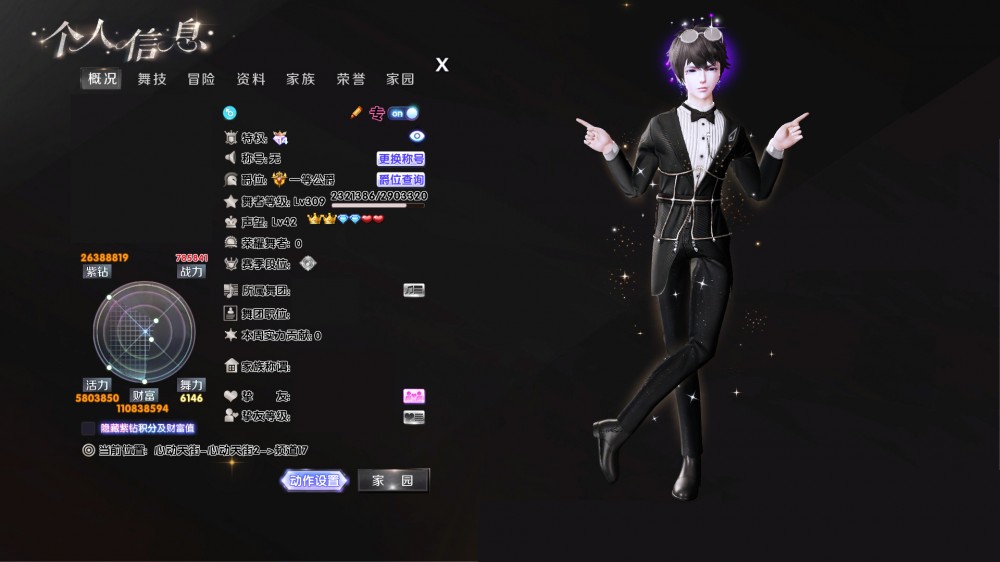The image size is (1000, 562).
Task: Open 爵位查询 rank lookup
Action: tap(401, 180)
